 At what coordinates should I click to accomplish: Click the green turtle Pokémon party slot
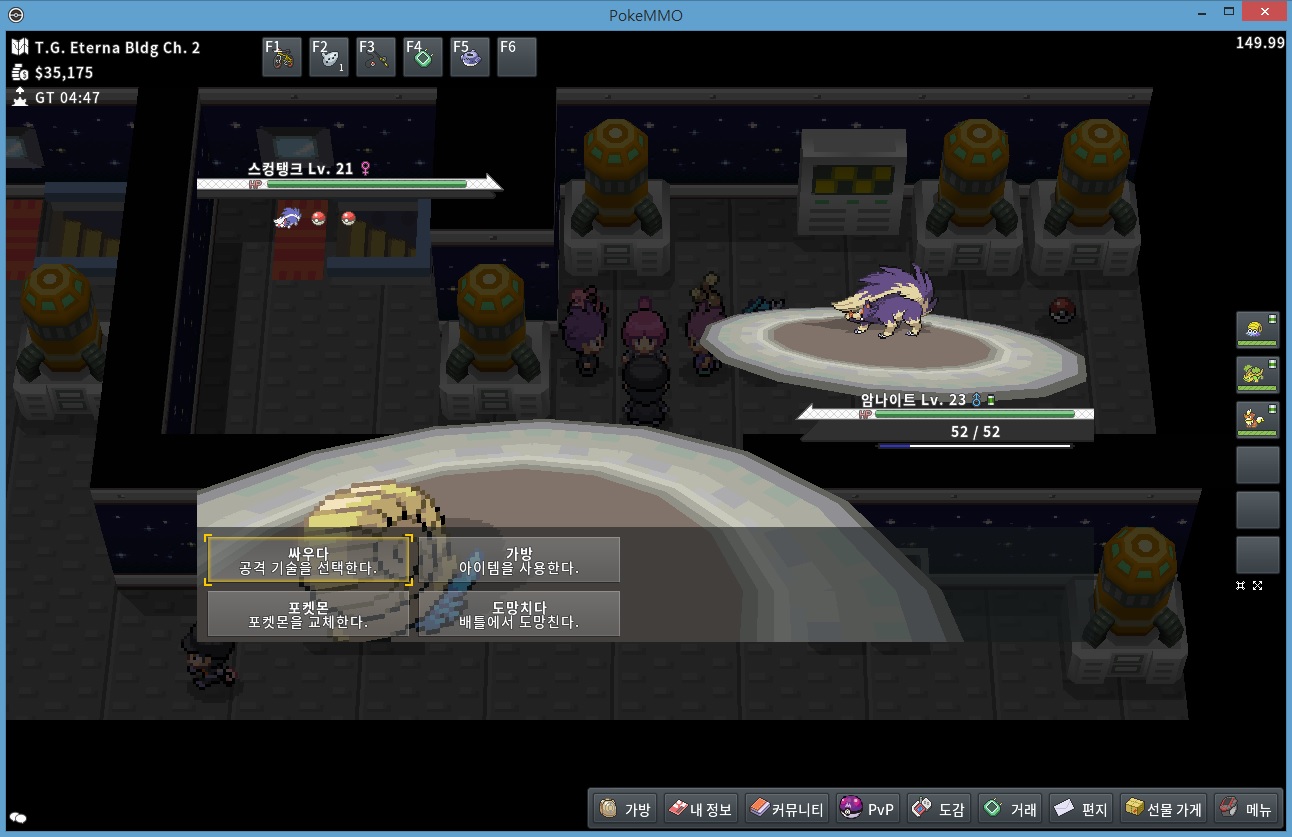[x=1257, y=375]
